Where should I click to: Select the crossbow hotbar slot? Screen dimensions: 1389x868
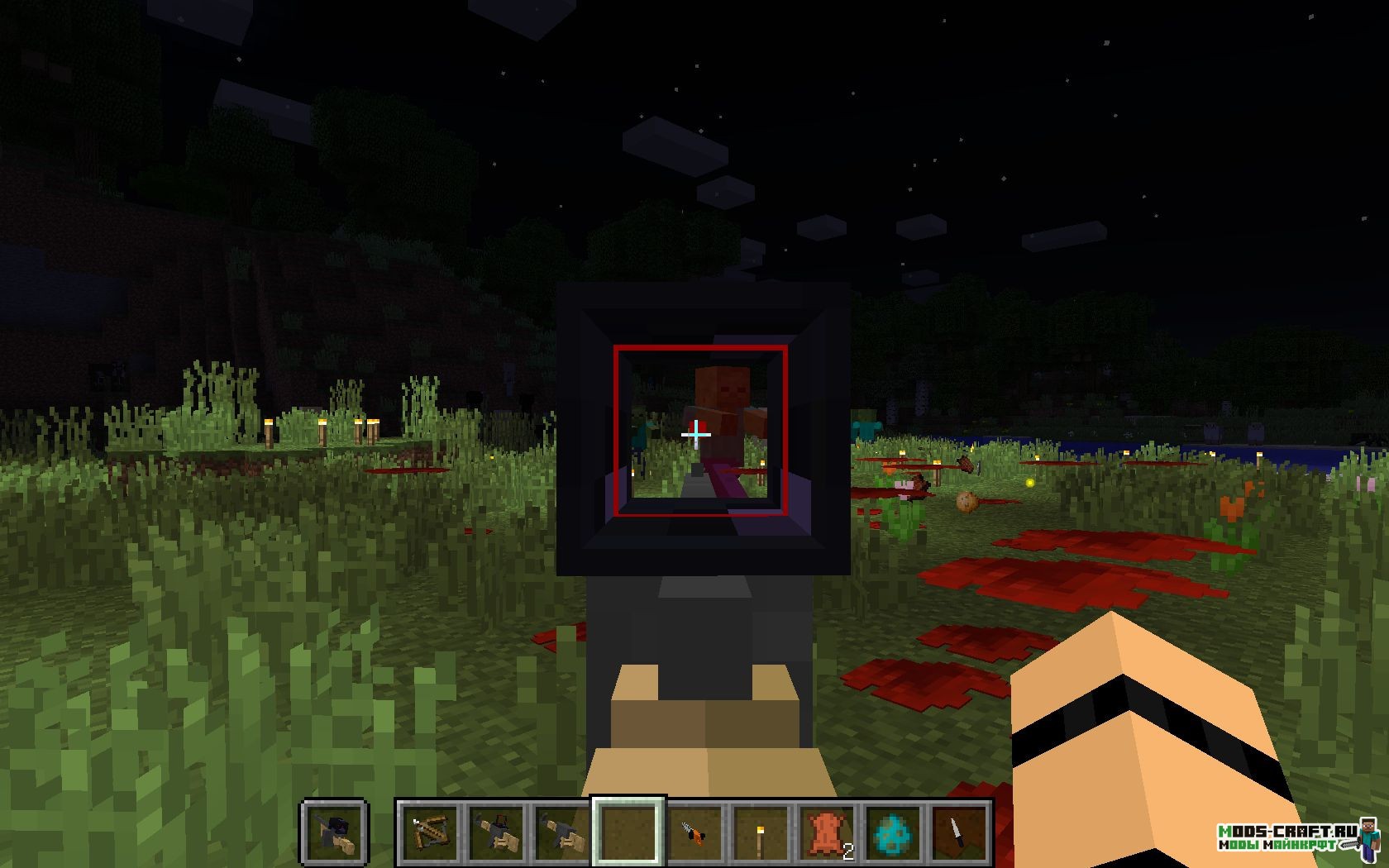coord(430,831)
